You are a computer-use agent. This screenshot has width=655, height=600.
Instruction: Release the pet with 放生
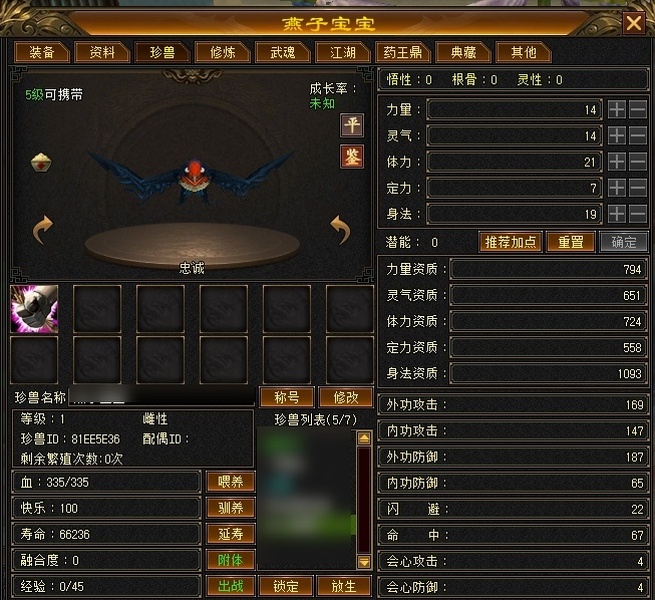[x=343, y=586]
